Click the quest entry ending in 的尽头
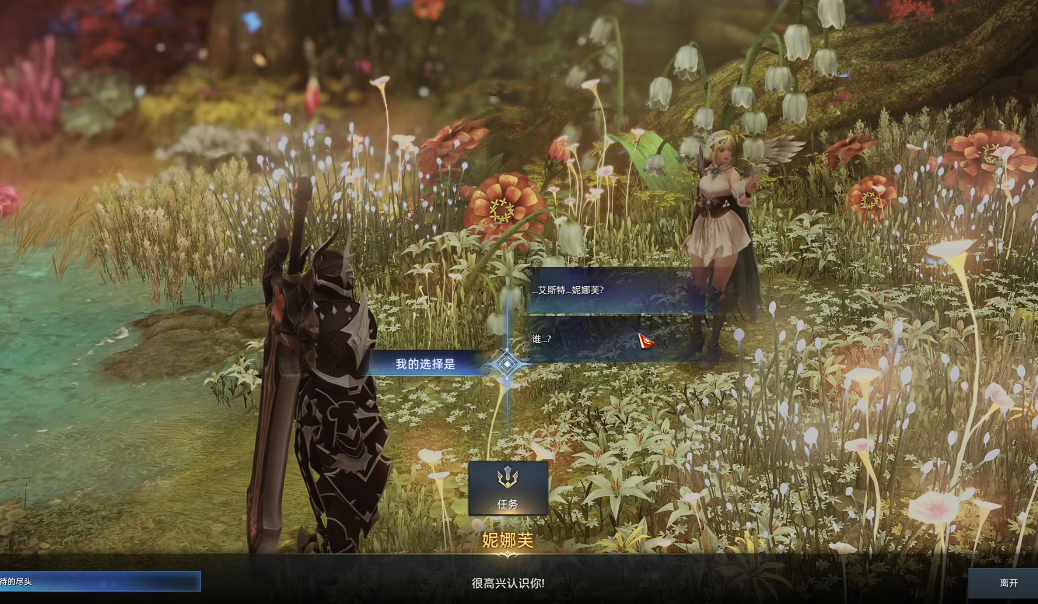The width and height of the screenshot is (1038, 604). (100, 582)
